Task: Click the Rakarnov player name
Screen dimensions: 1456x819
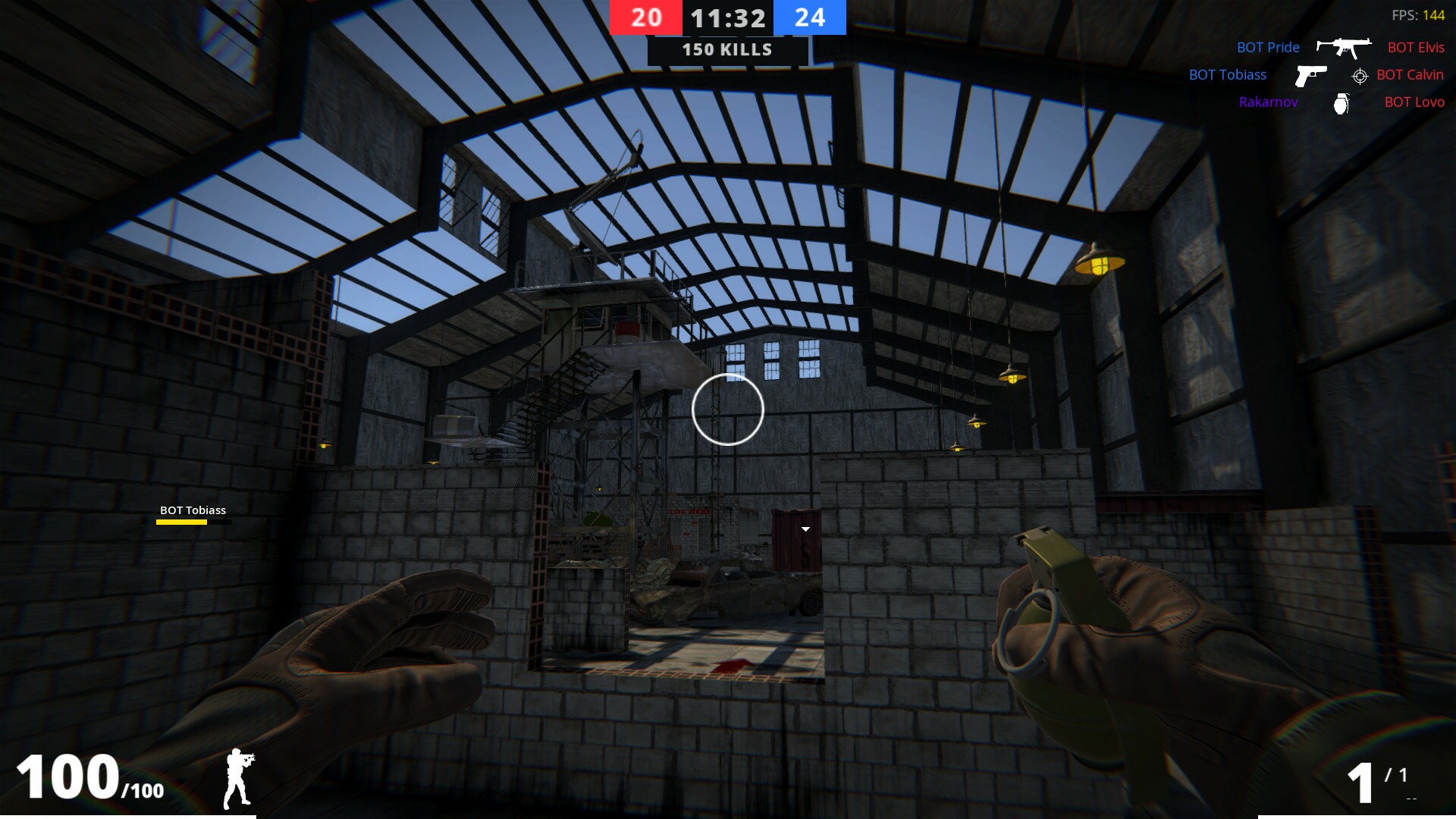Action: pos(1269,102)
